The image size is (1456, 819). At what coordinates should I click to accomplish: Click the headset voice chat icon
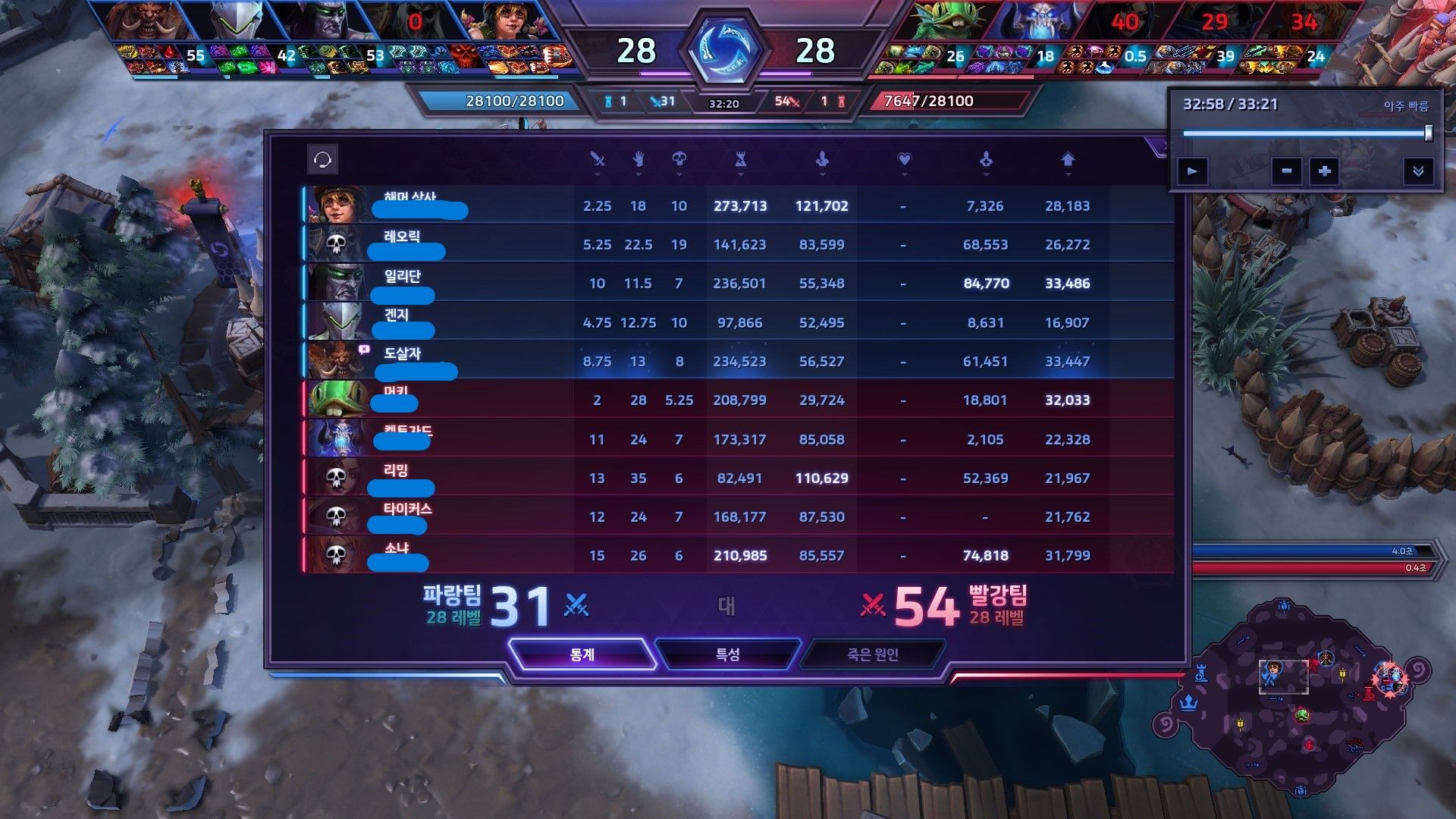pyautogui.click(x=322, y=160)
